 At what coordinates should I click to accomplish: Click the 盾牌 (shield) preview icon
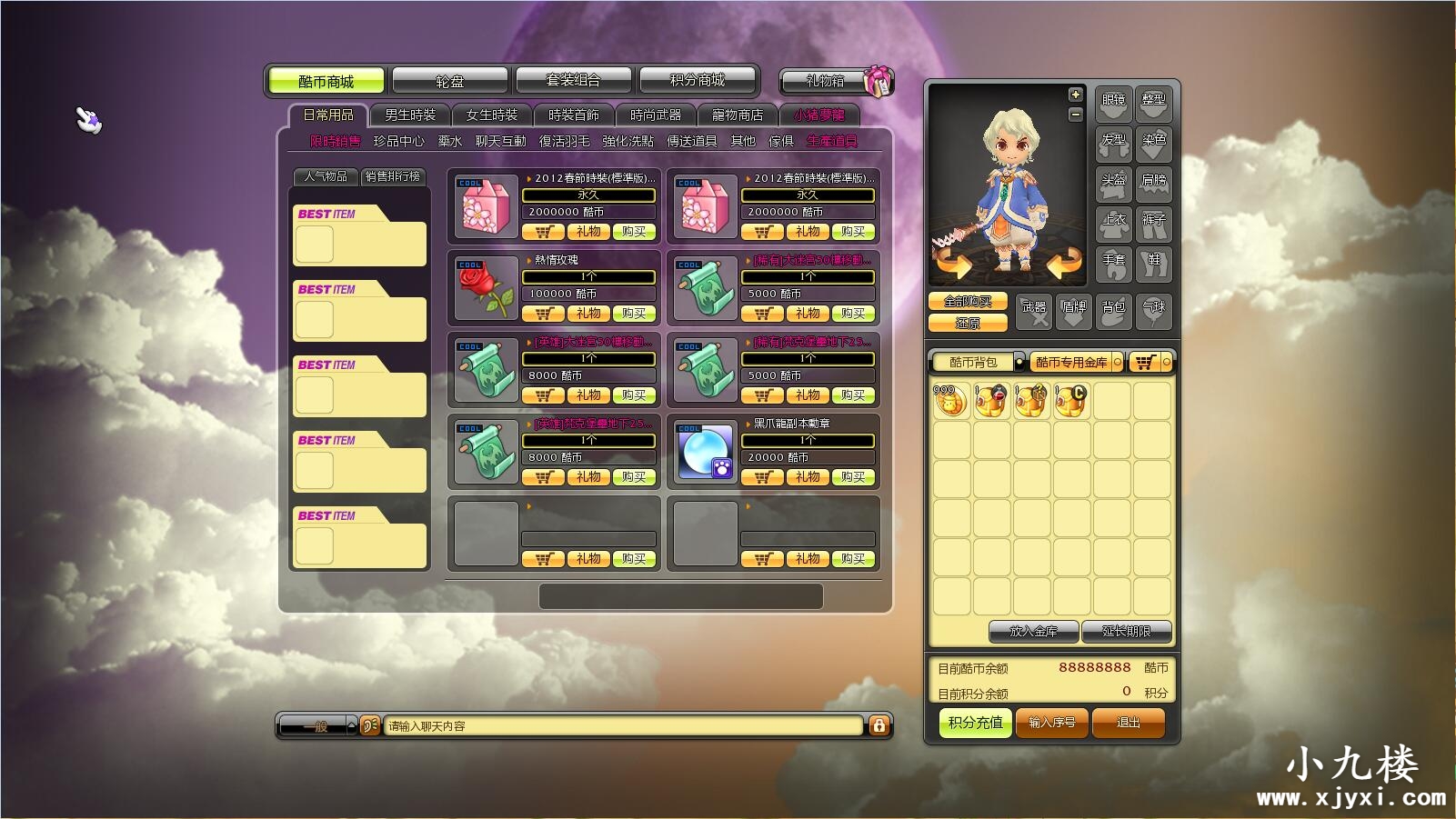[x=1074, y=311]
